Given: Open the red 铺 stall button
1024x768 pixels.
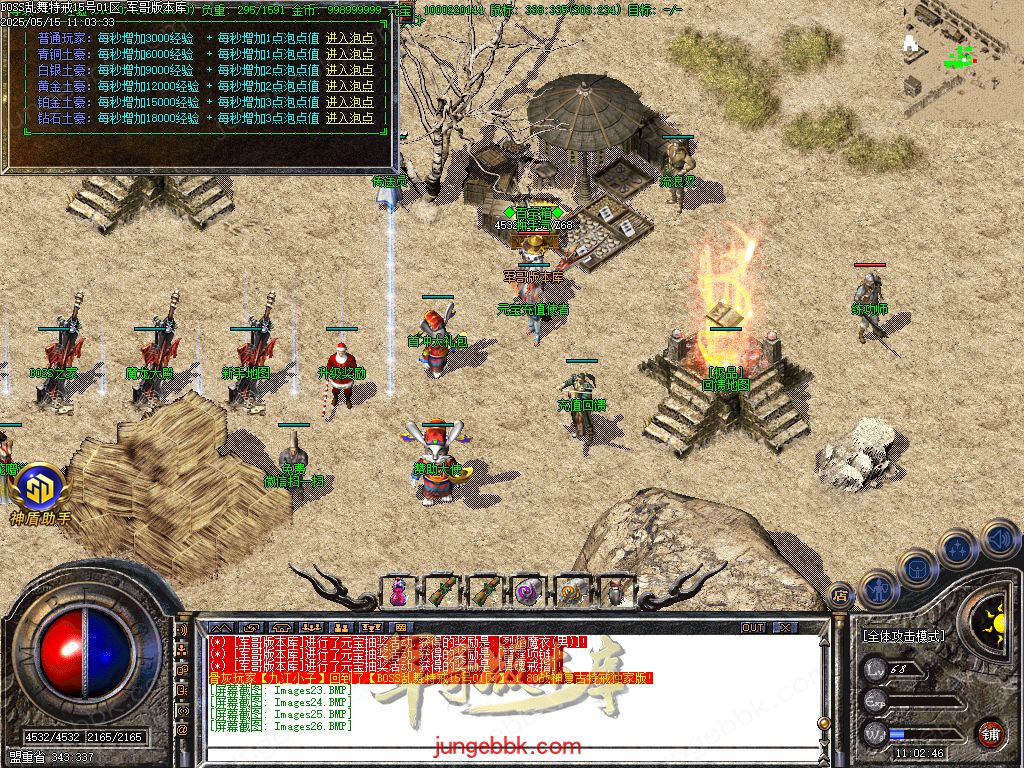Looking at the screenshot, I should (990, 731).
